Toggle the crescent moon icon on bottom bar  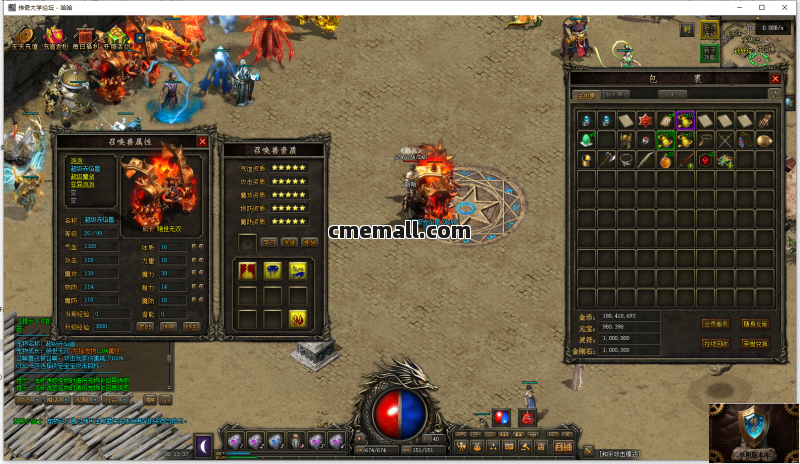pos(202,442)
